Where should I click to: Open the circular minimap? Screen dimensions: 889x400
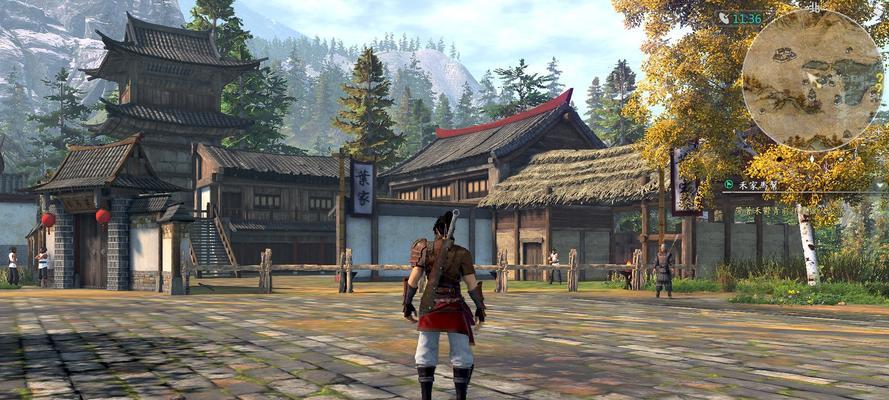click(x=812, y=79)
